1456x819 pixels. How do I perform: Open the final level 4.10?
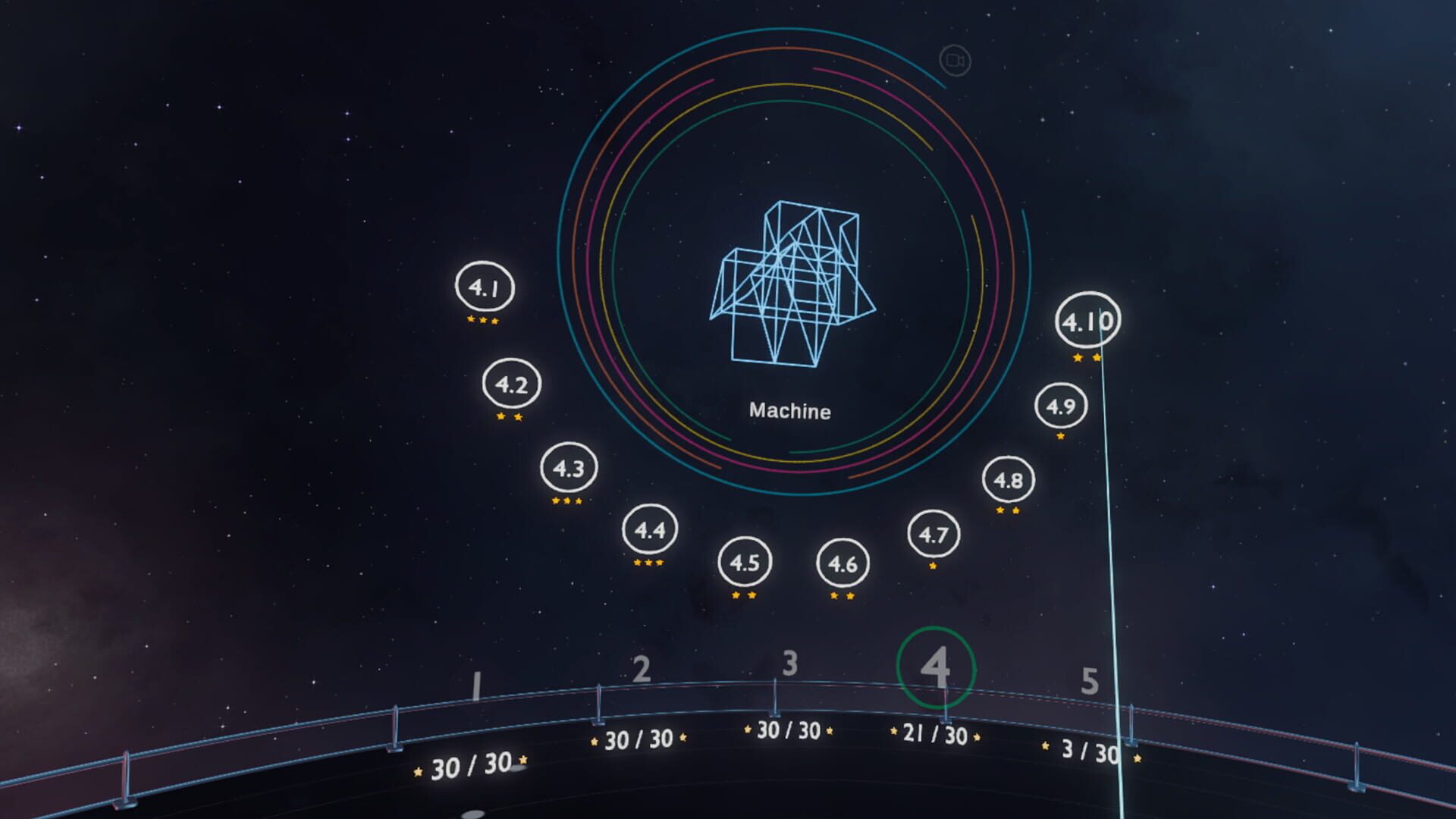pos(1088,321)
